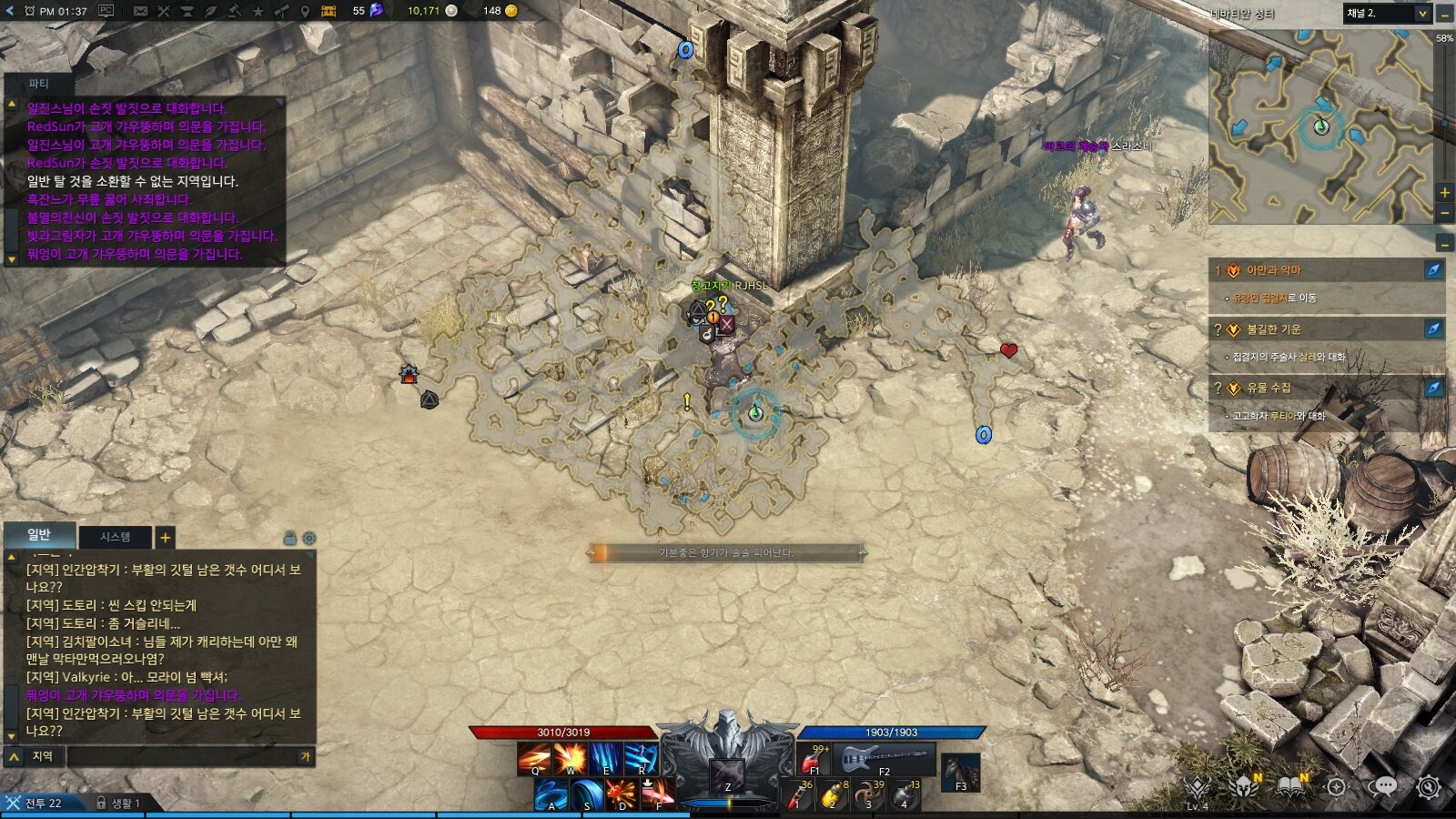Track the 불길한 기운 quest location button
1456x819 pixels.
1433,329
